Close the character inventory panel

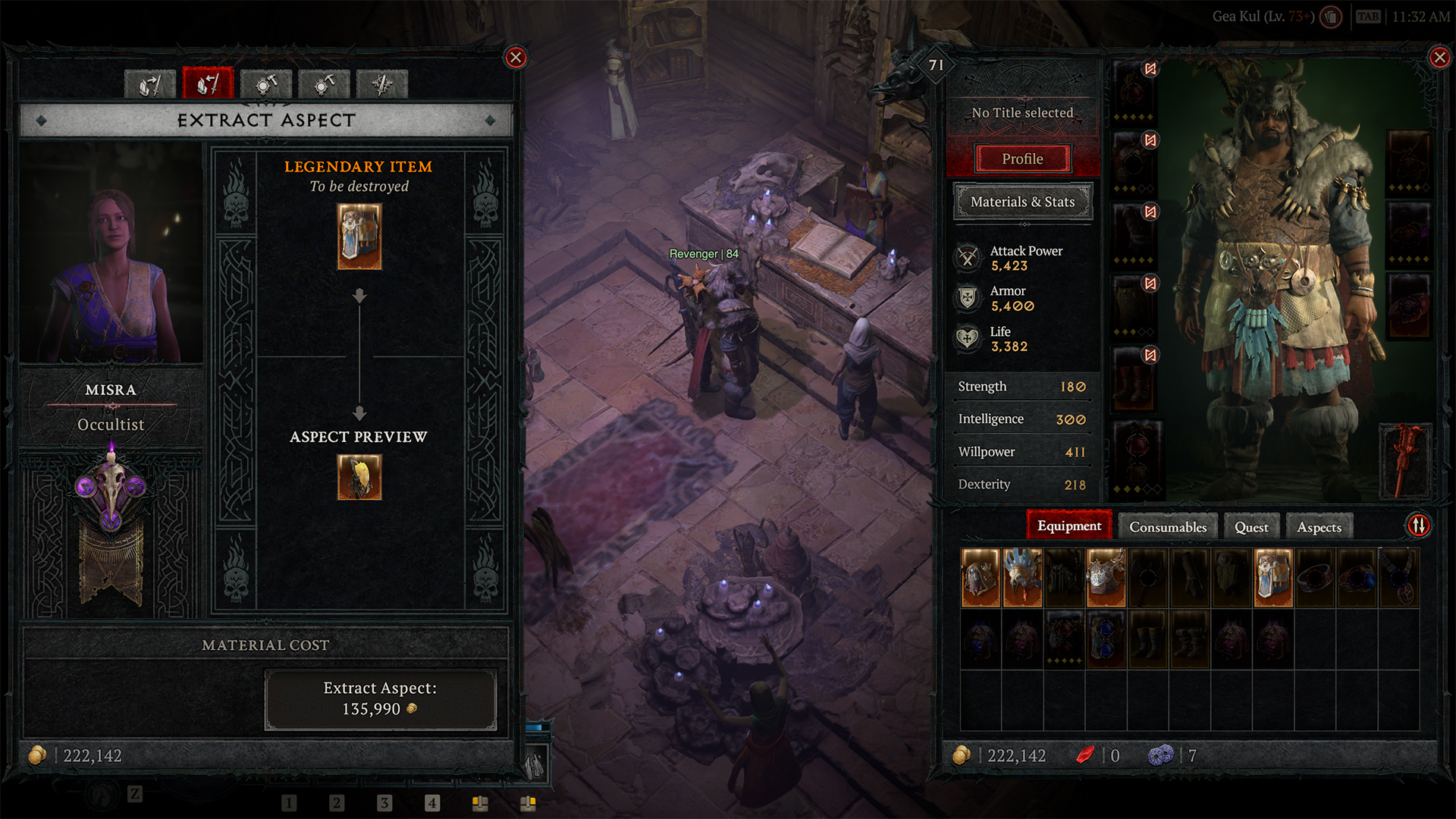[1439, 58]
